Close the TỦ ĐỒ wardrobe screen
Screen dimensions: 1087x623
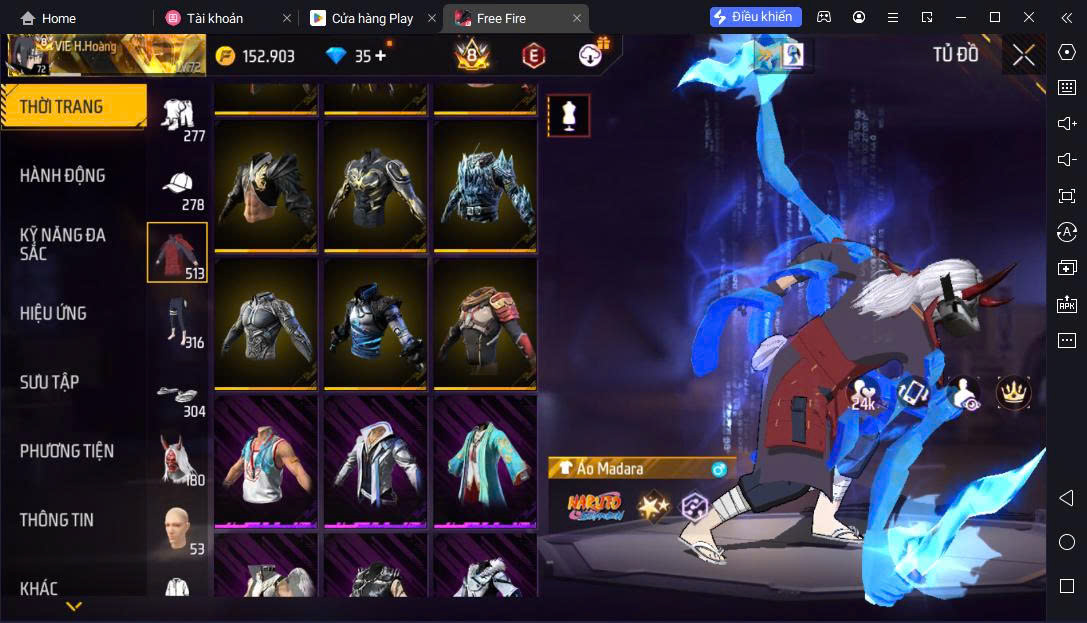coord(1023,55)
